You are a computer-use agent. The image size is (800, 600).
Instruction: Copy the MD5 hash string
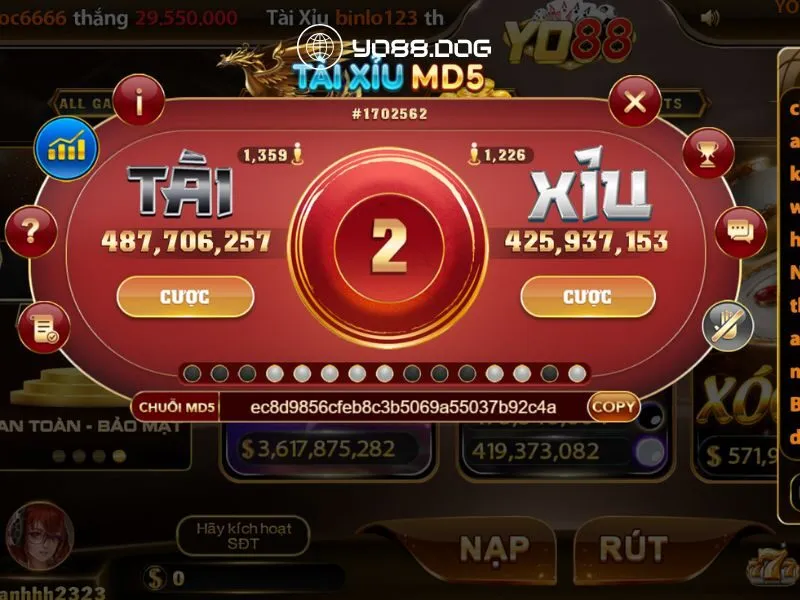click(612, 407)
